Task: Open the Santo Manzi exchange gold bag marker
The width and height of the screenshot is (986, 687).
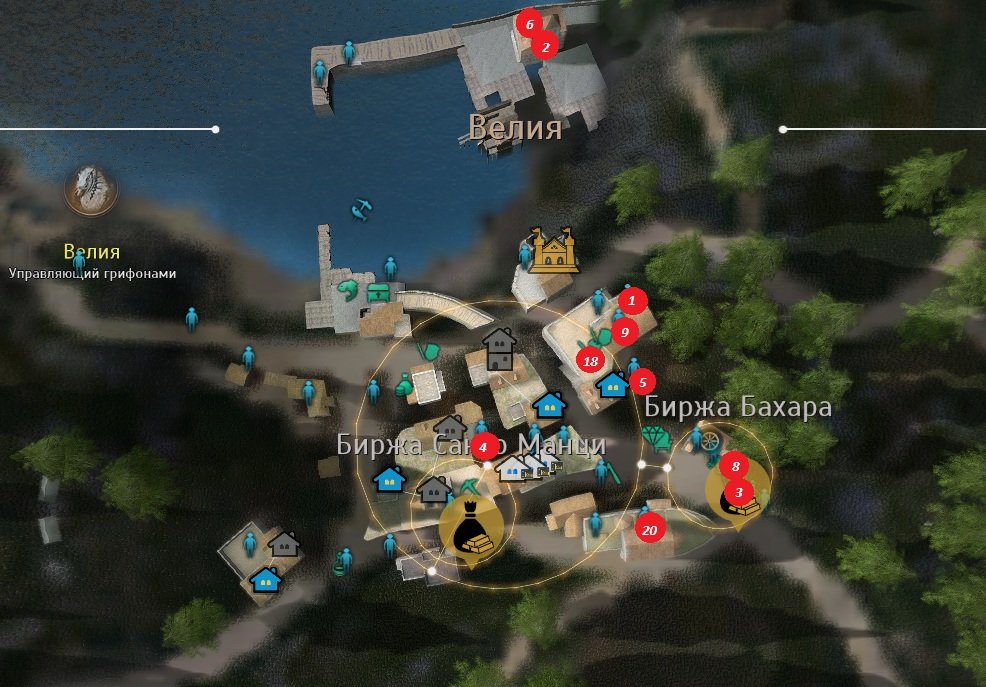Action: [x=467, y=530]
